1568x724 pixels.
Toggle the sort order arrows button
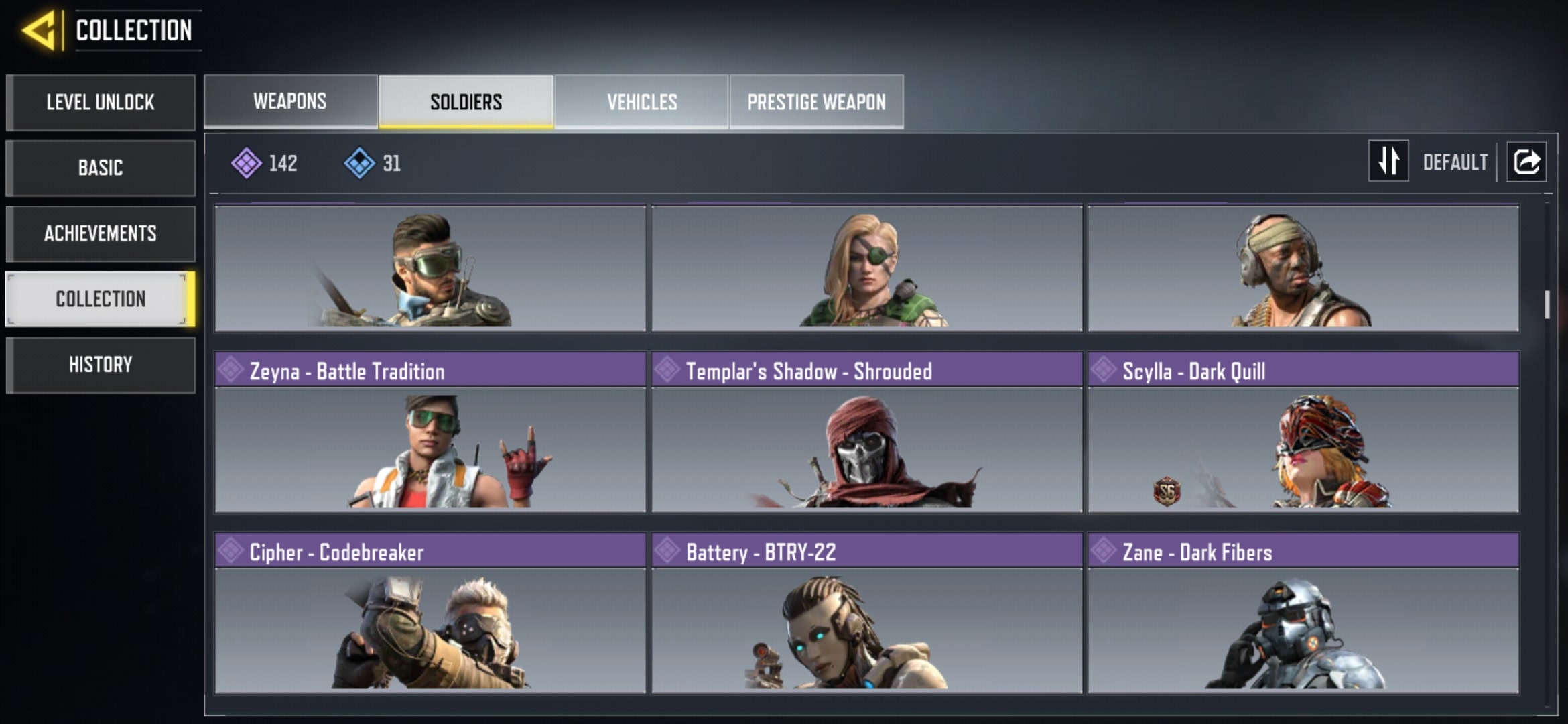click(x=1388, y=162)
